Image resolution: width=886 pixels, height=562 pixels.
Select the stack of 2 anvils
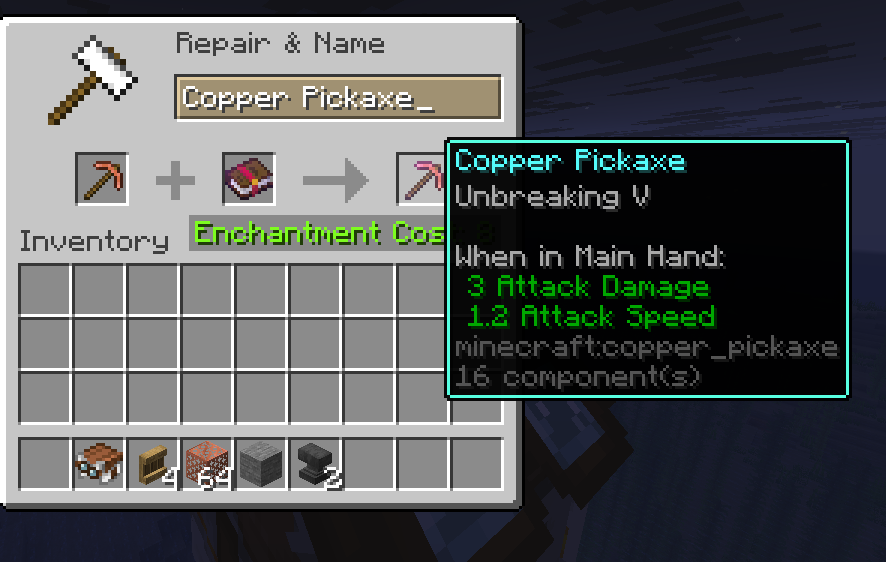316,463
